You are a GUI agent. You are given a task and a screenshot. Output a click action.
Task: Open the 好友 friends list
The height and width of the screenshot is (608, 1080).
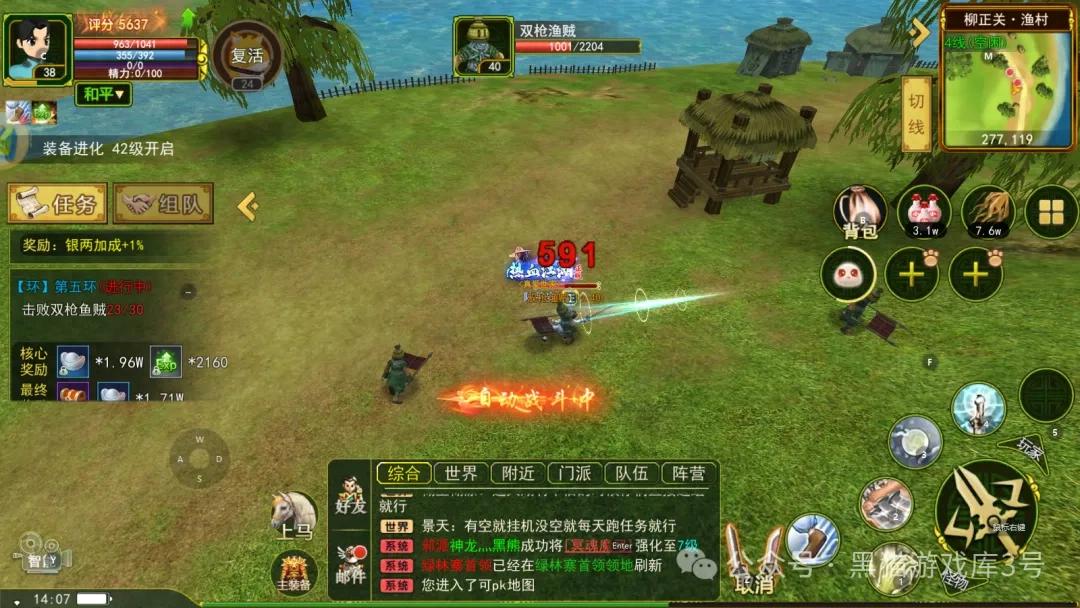click(x=351, y=496)
